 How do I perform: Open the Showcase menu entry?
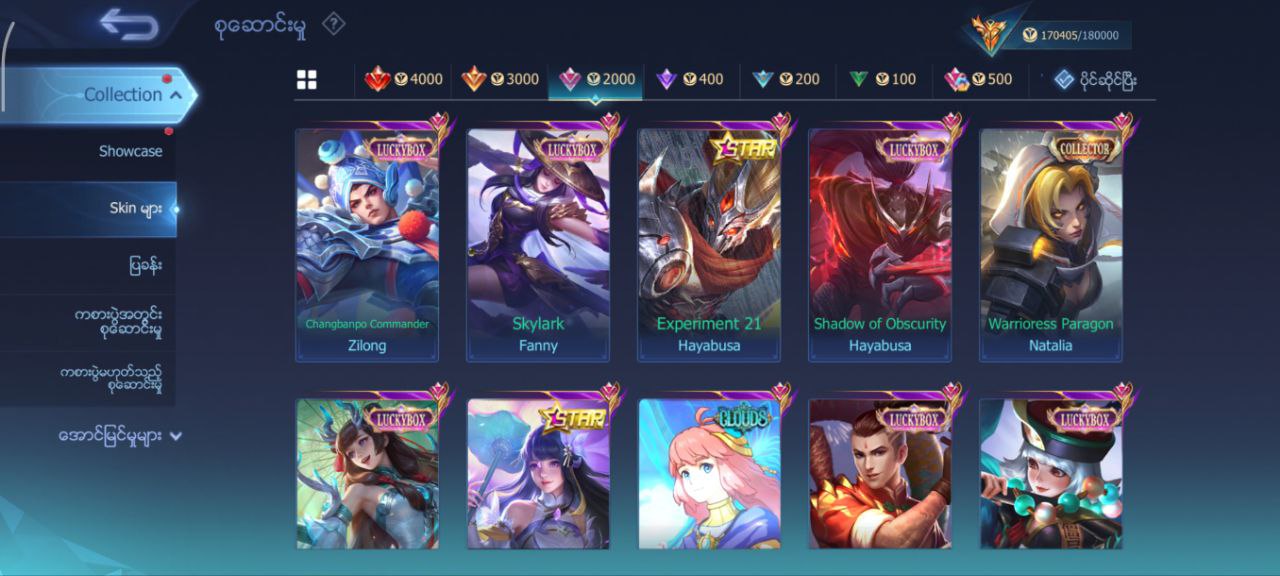130,151
